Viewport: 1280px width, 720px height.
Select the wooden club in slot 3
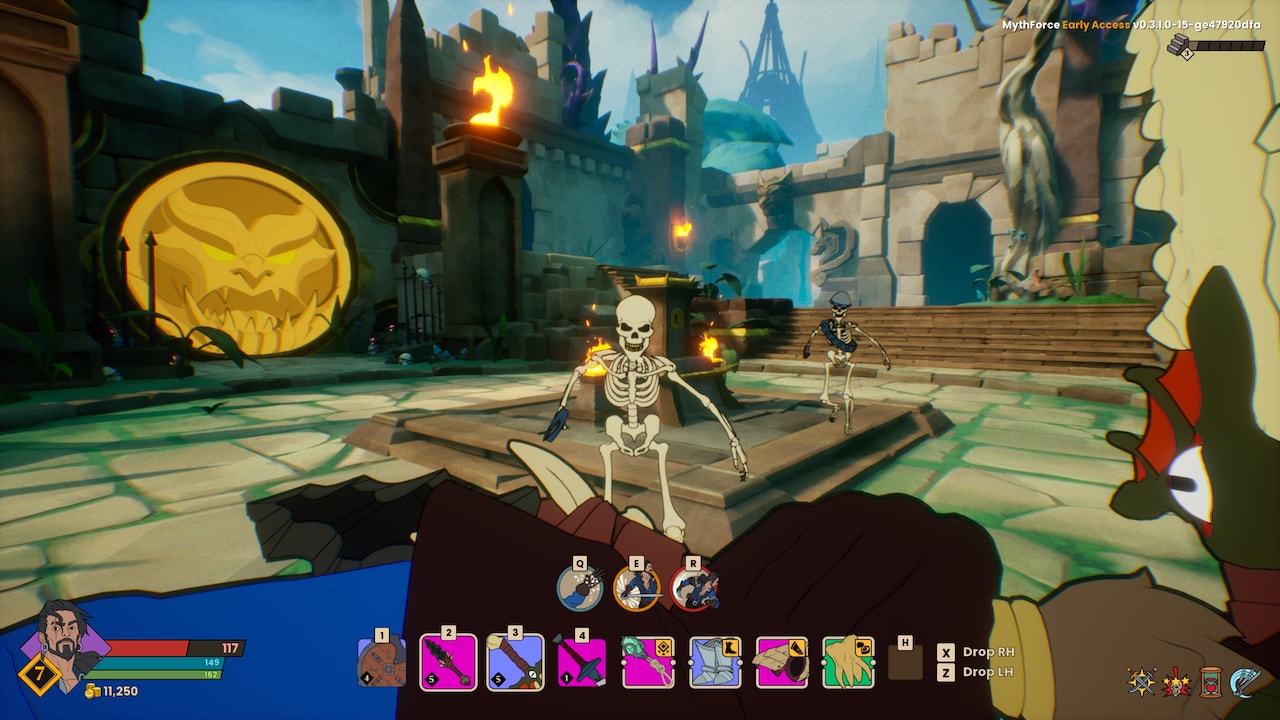pyautogui.click(x=513, y=663)
